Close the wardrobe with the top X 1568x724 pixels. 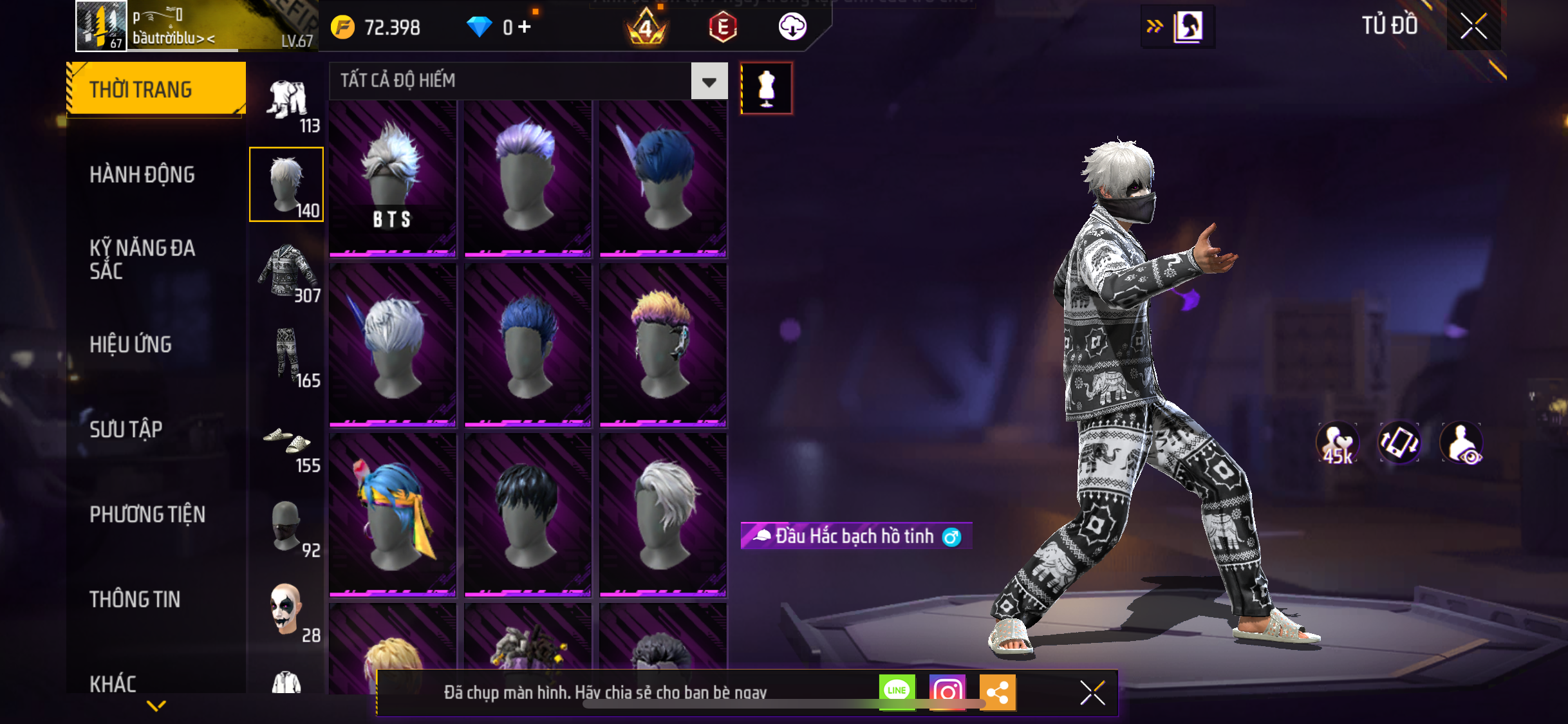click(x=1473, y=26)
